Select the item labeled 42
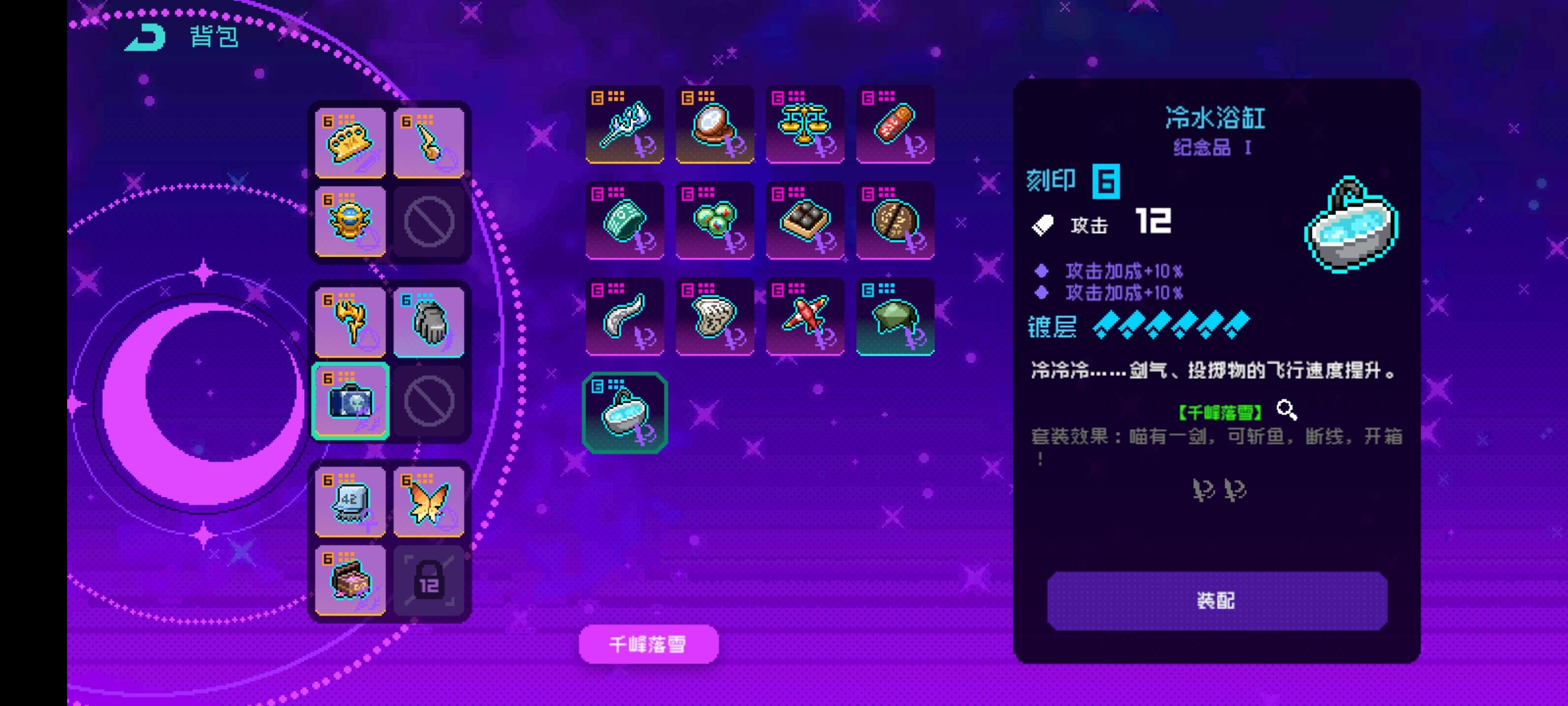 350,501
